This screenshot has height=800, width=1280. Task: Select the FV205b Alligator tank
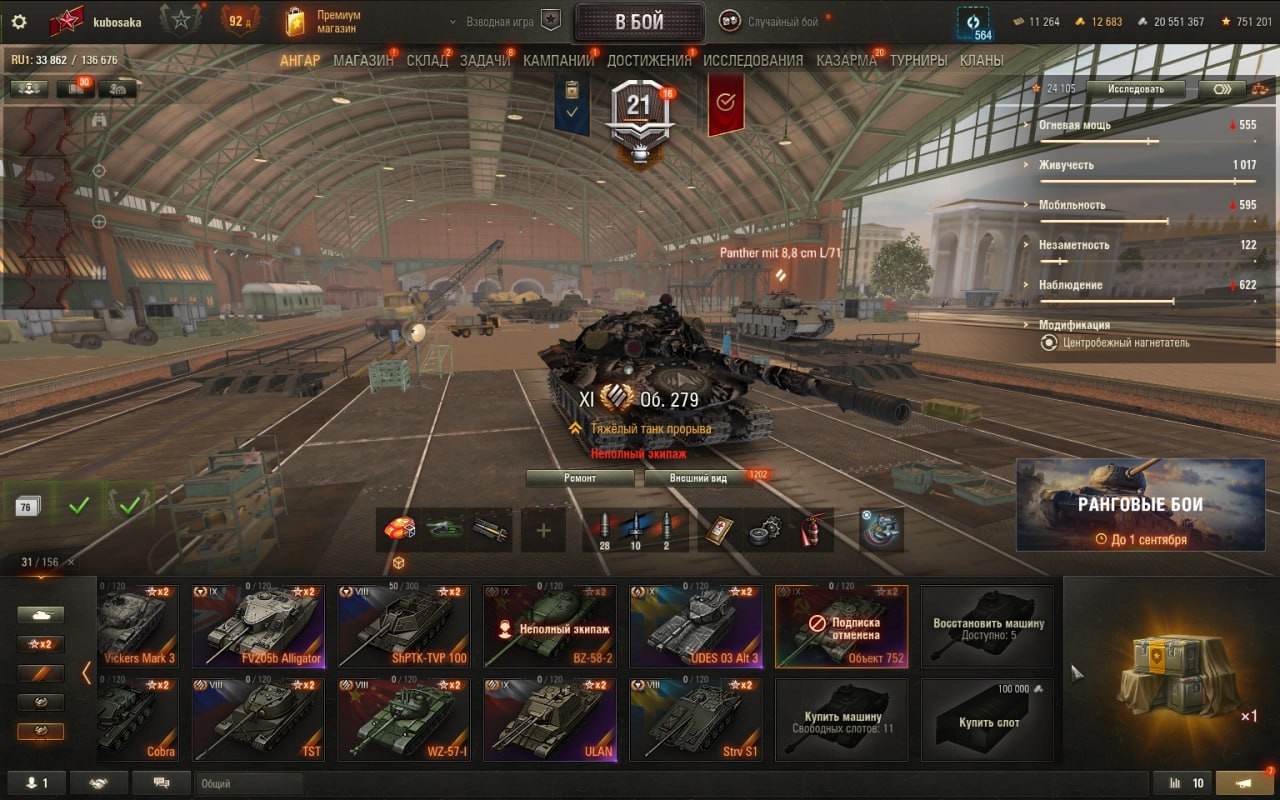click(x=259, y=626)
